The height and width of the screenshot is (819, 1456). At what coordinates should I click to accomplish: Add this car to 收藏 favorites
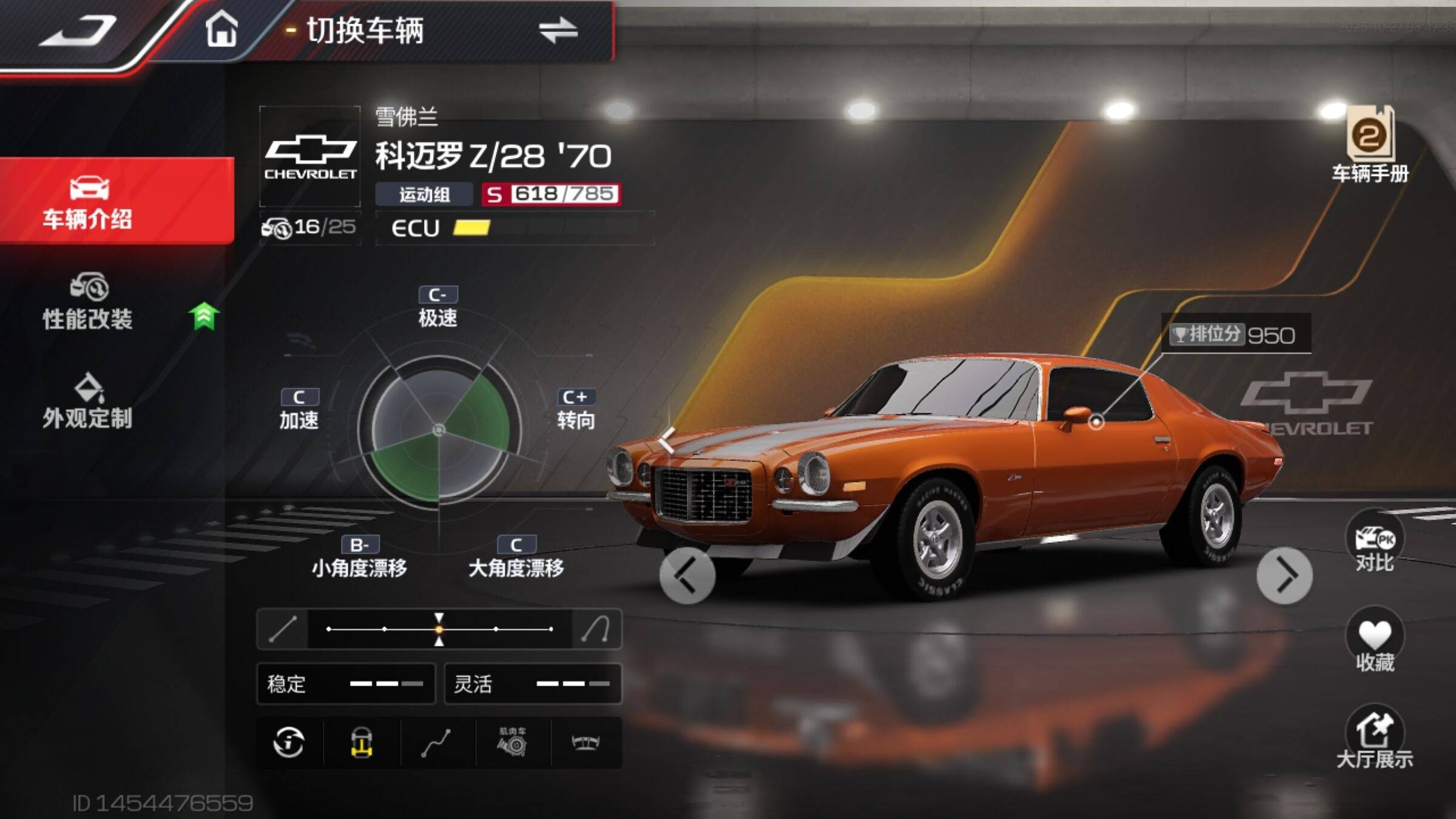click(x=1375, y=642)
